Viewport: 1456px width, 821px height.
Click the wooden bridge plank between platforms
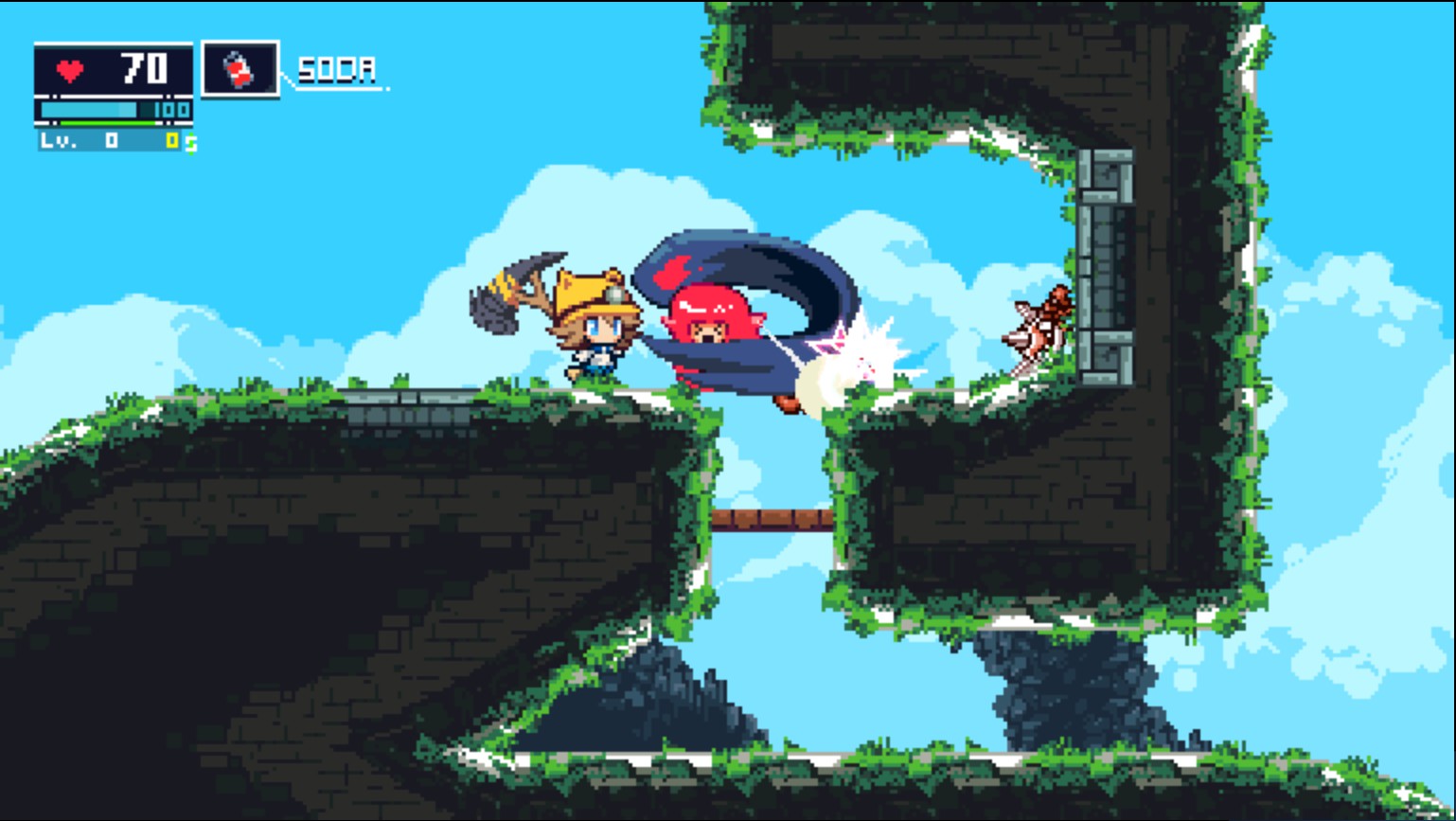[x=772, y=519]
